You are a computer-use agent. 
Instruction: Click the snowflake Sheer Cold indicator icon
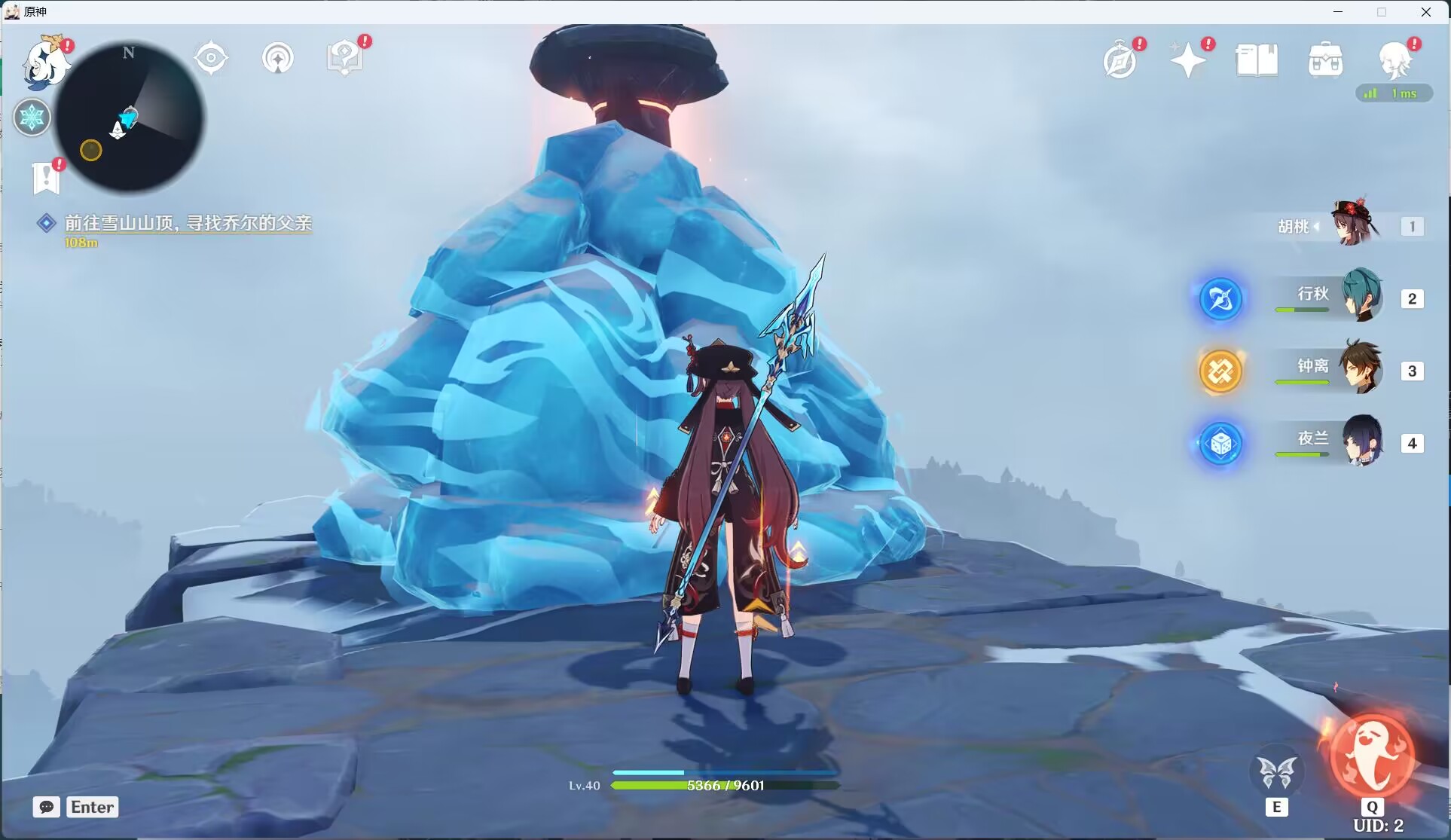tap(32, 118)
